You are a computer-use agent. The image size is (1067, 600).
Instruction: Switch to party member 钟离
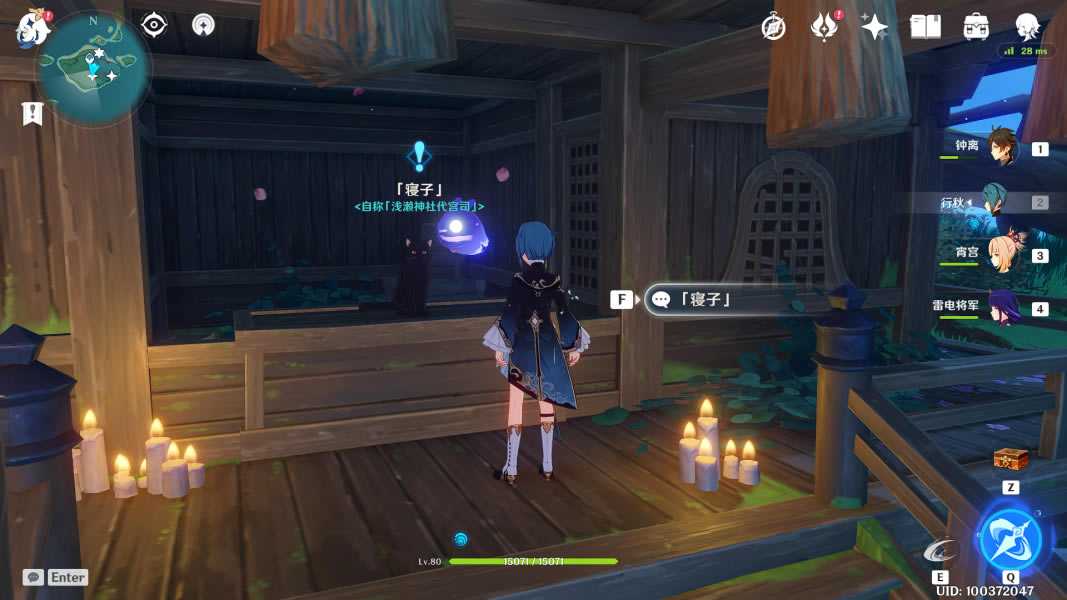click(1002, 148)
